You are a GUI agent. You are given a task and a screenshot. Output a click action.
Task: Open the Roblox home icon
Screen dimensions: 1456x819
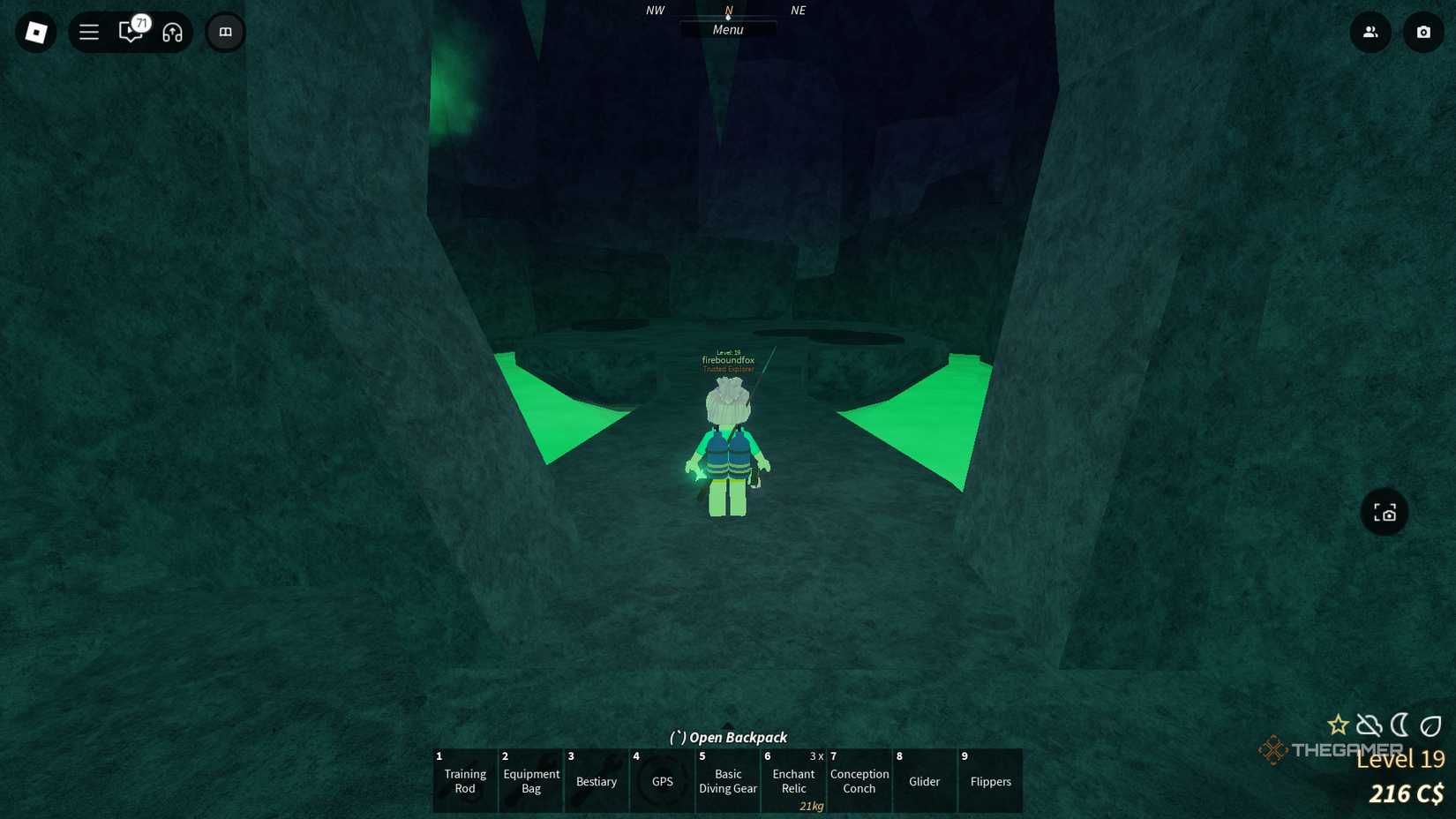click(36, 32)
